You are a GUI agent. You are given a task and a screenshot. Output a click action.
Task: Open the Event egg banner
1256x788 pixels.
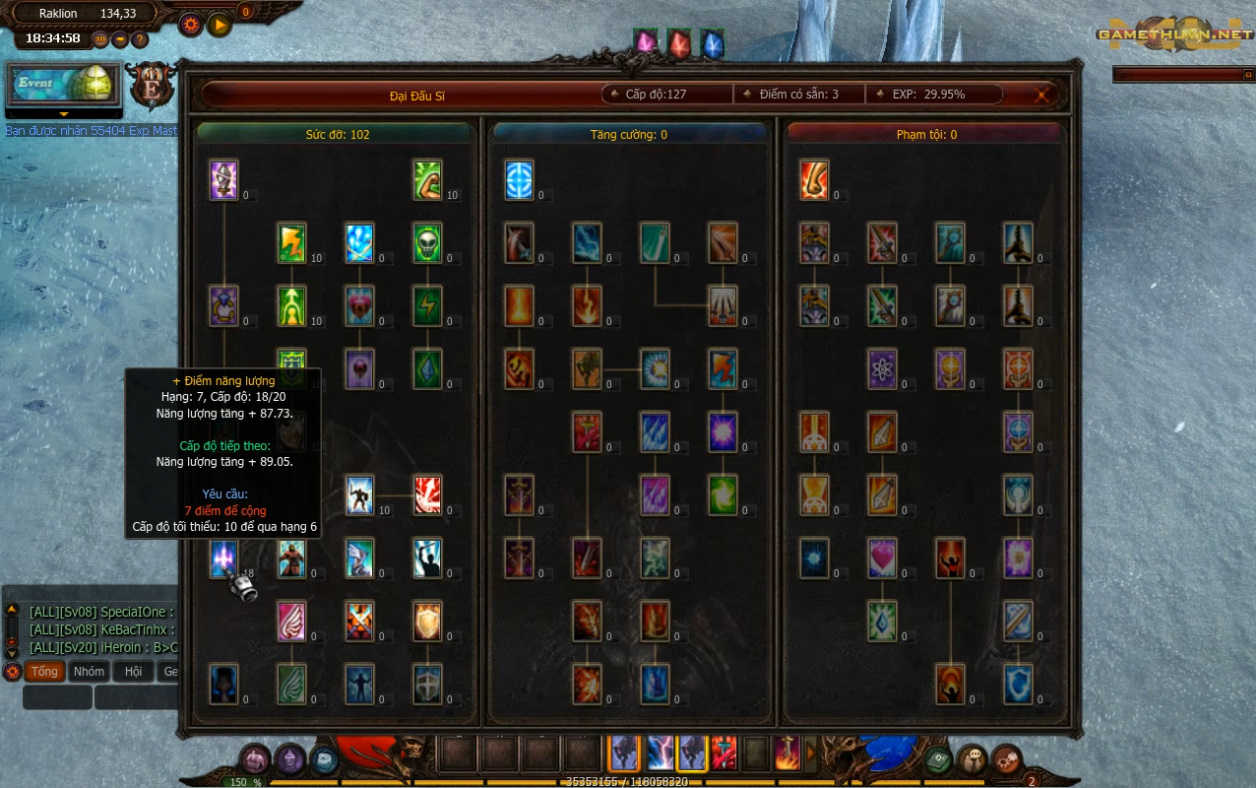(x=64, y=84)
